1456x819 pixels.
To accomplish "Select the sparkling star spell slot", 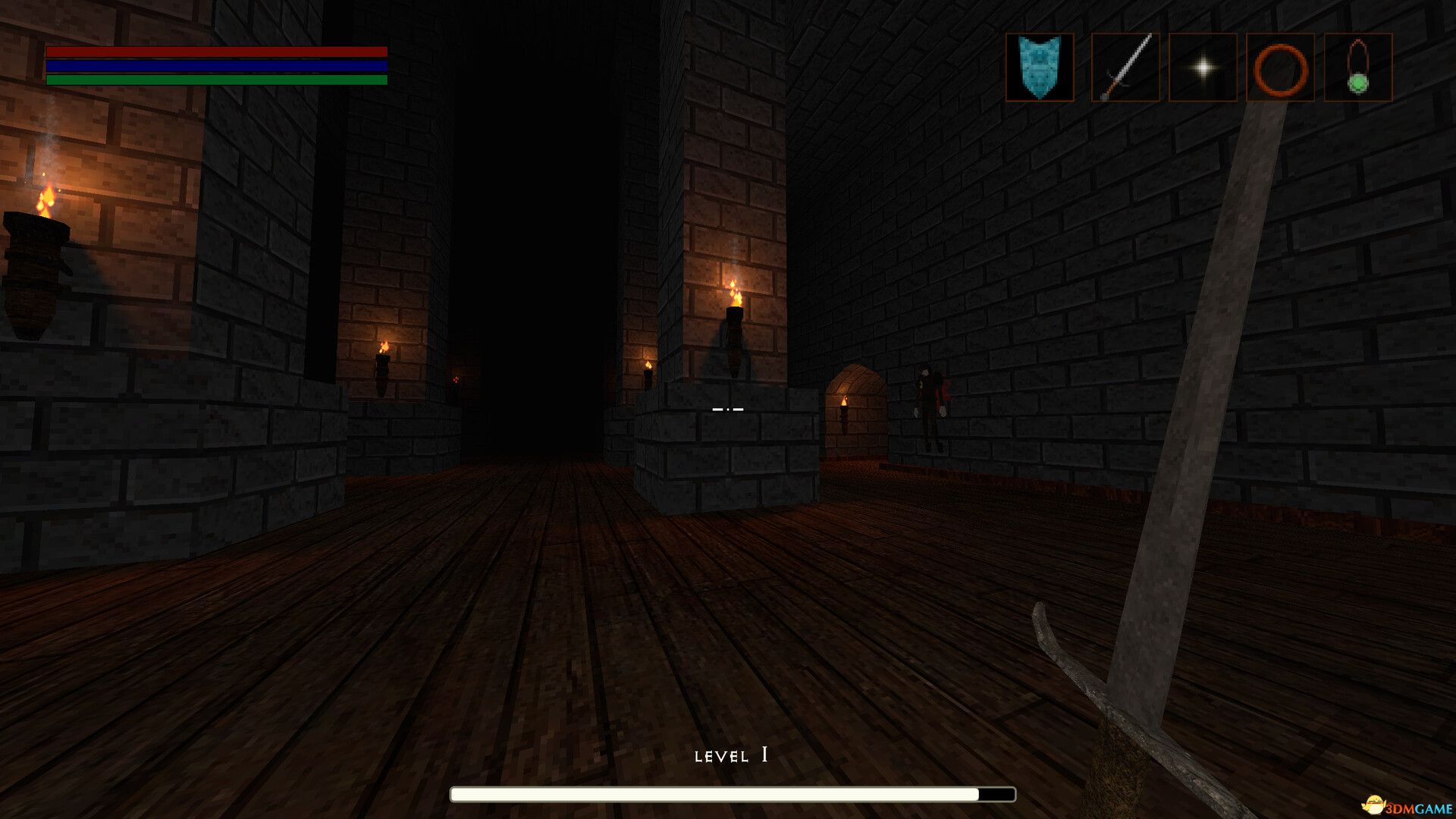I will point(1204,67).
